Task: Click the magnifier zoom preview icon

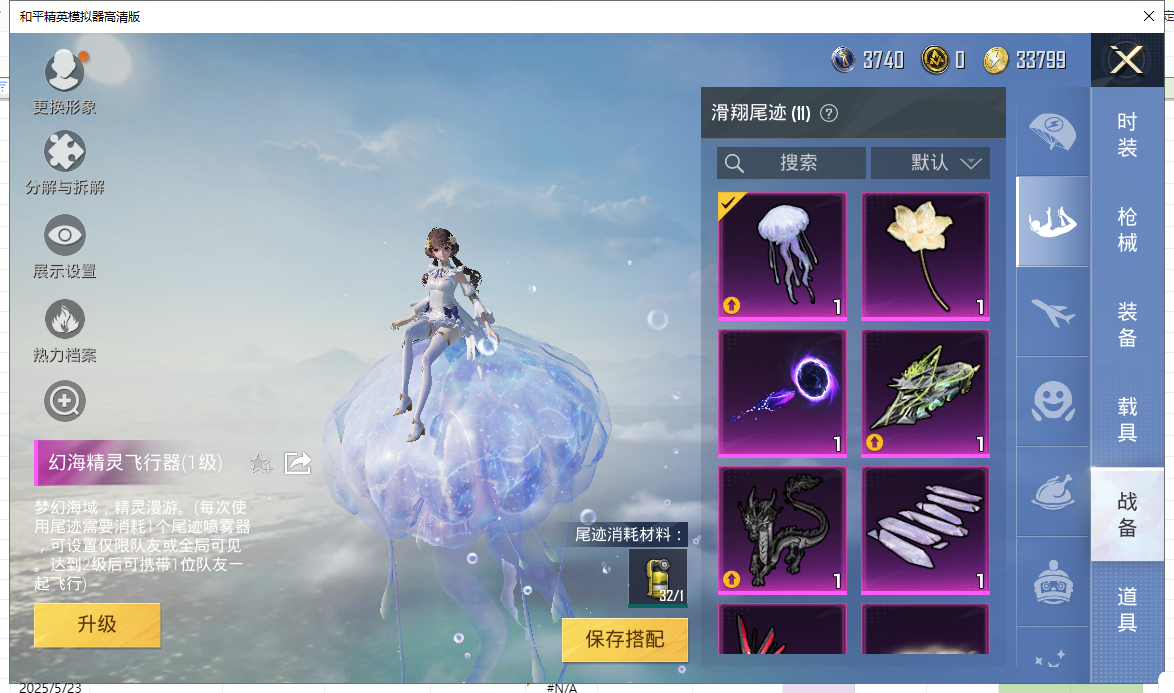Action: tap(65, 402)
